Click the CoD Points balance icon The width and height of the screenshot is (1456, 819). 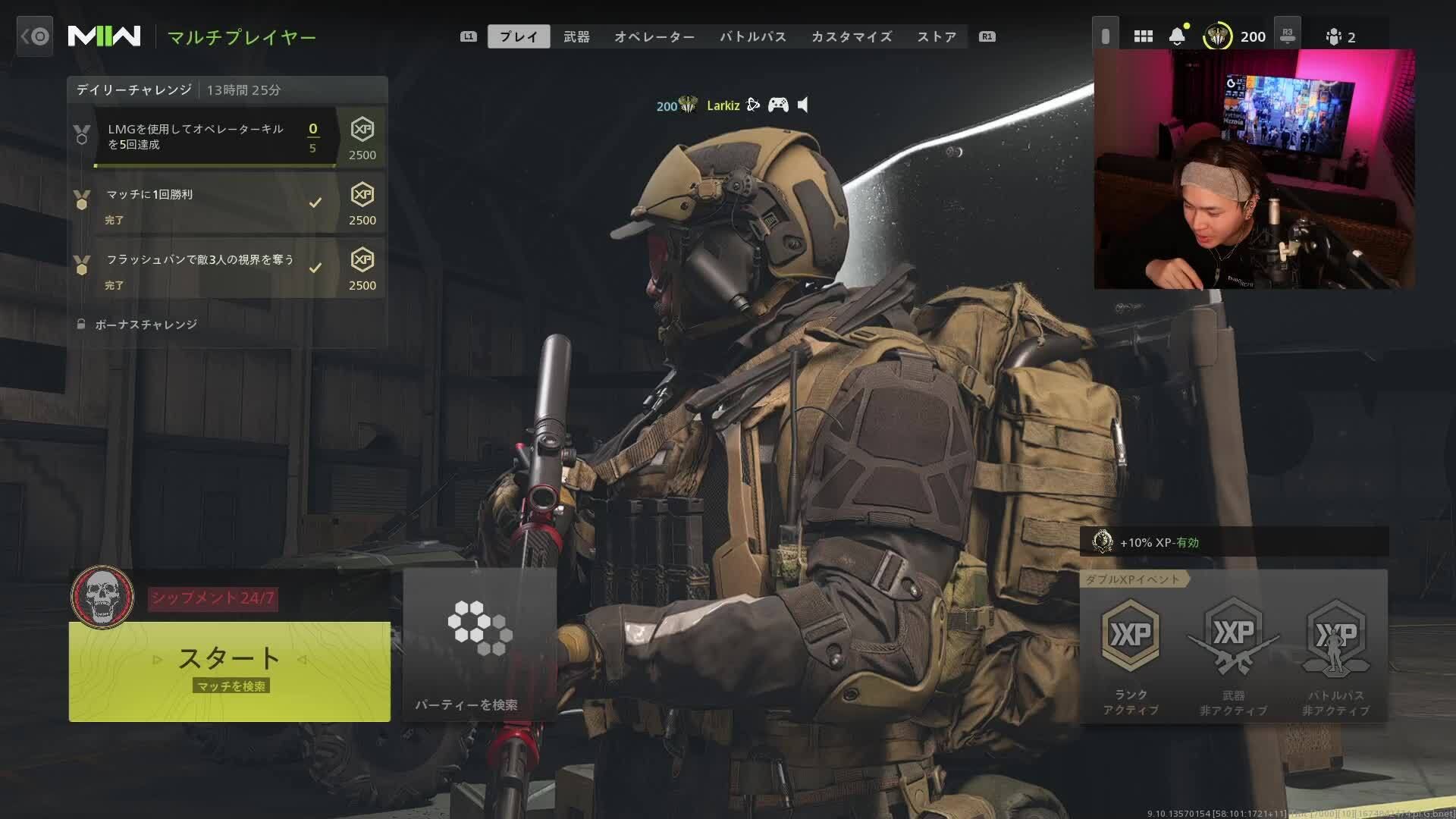[x=1218, y=36]
